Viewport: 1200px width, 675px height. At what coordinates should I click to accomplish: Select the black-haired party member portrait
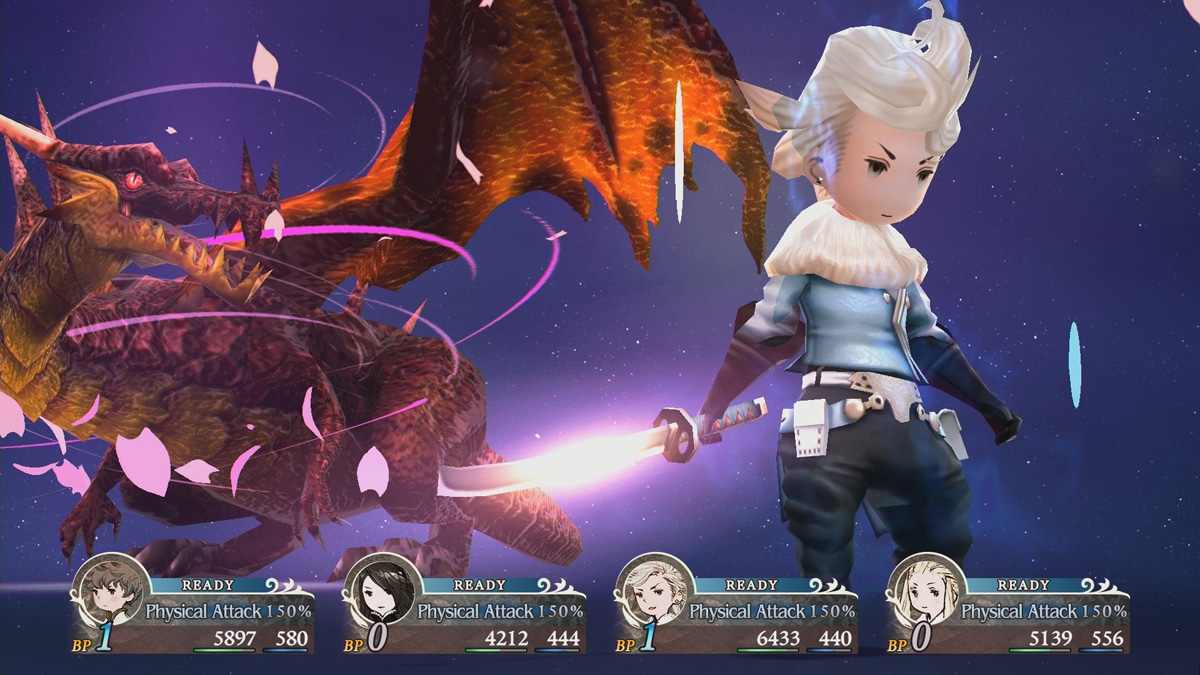[x=381, y=591]
